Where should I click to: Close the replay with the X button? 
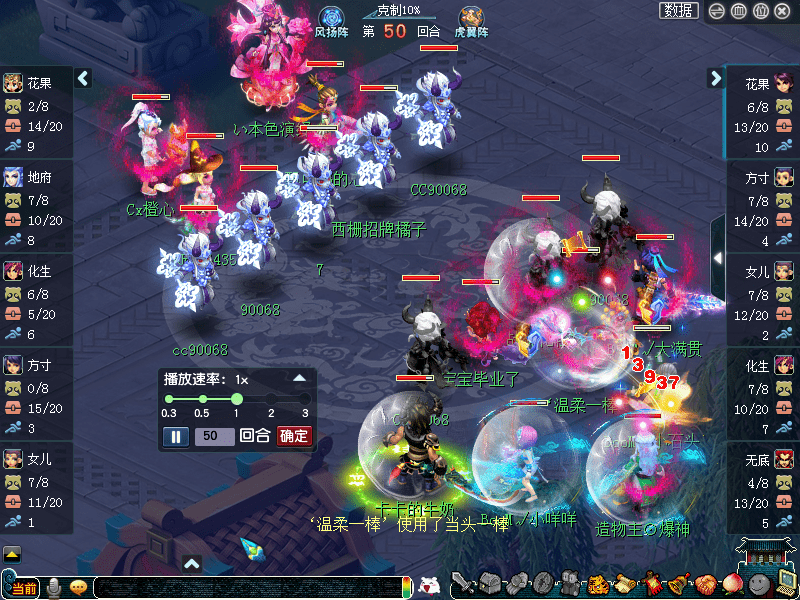[782, 11]
